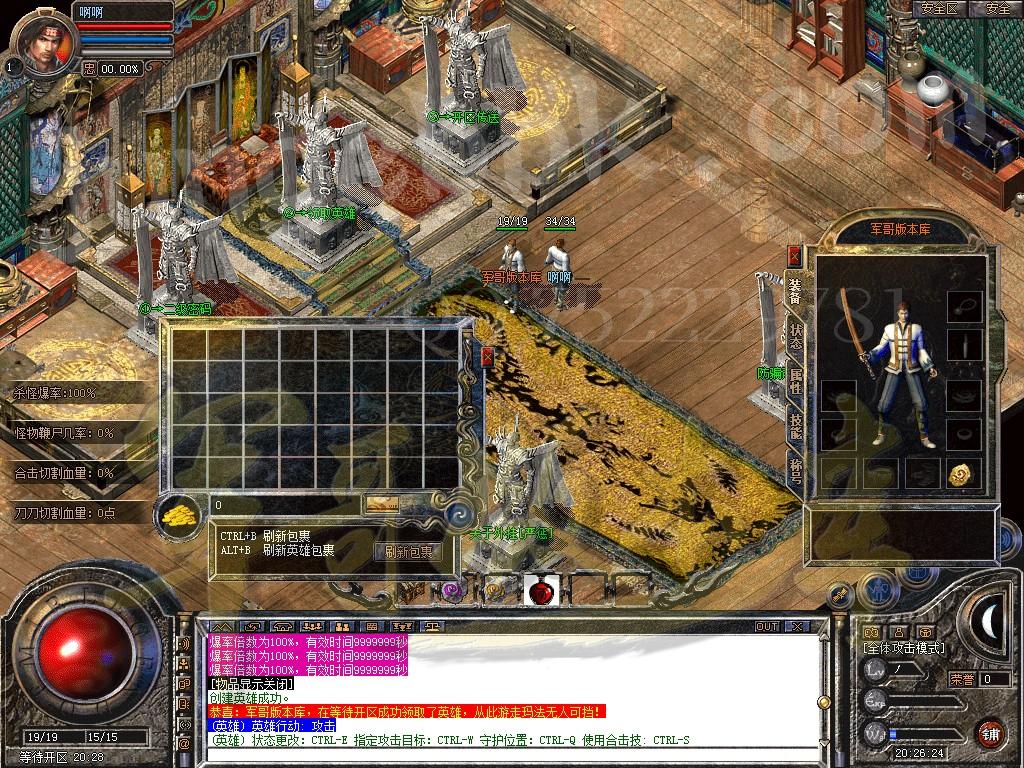Close the inventory bag window
1024x768 pixels.
(x=487, y=357)
